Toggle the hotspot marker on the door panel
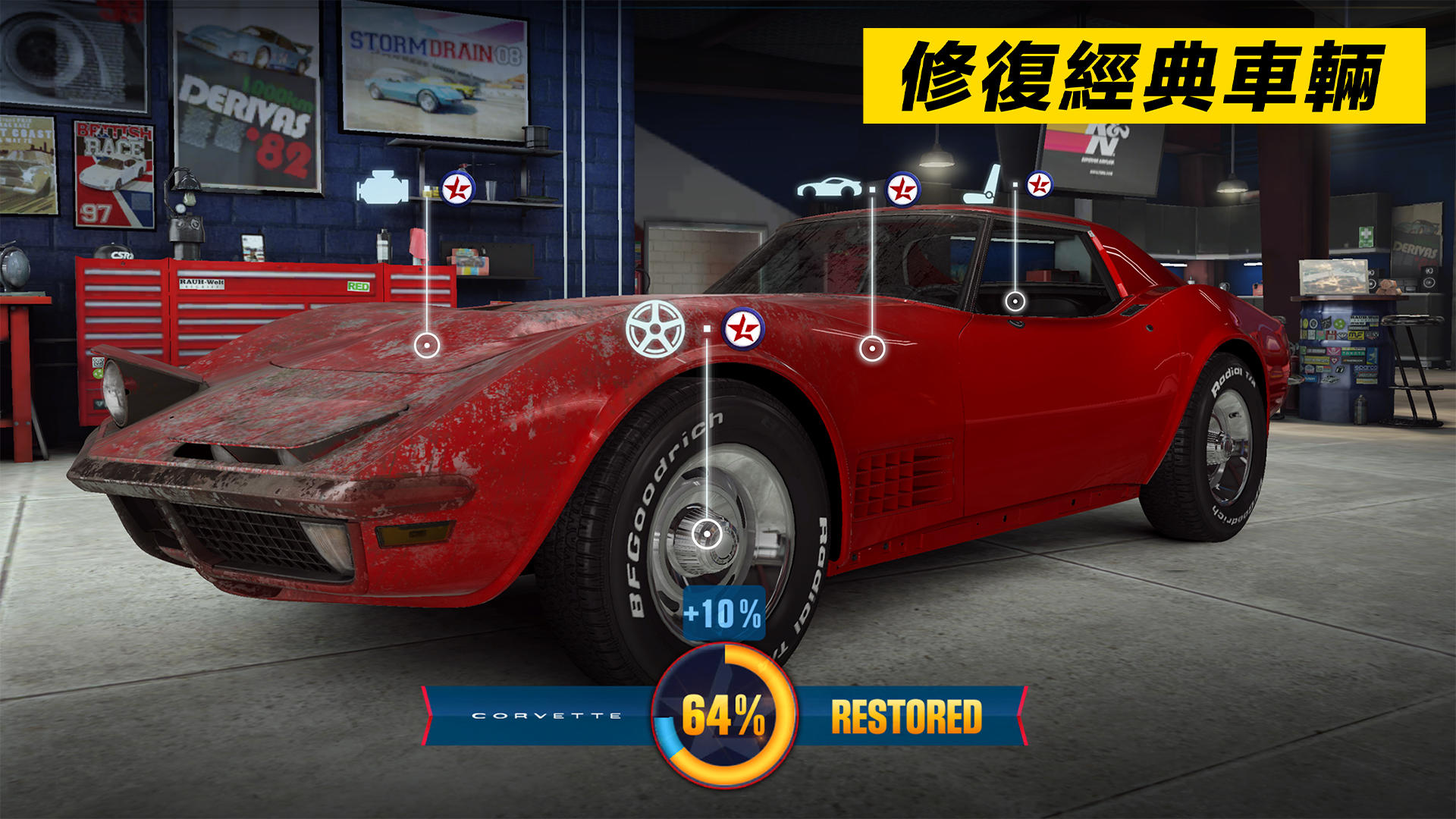The image size is (1456, 819). [x=874, y=349]
